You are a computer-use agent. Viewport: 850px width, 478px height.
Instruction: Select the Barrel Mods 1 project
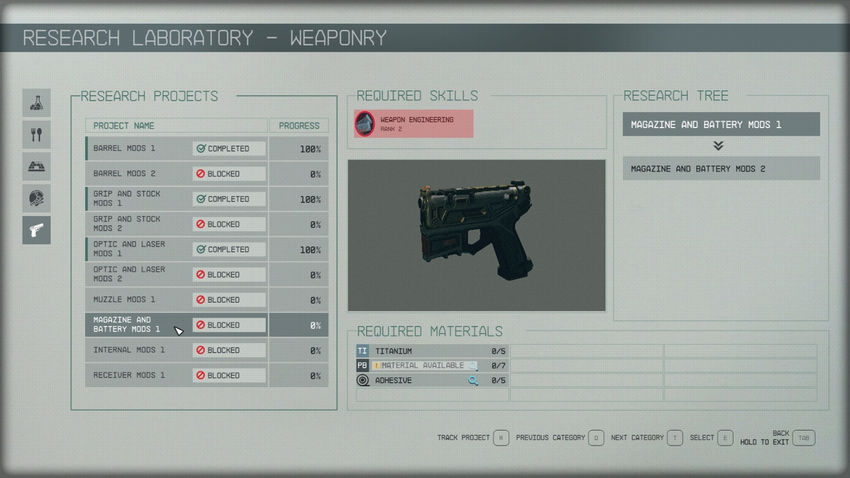coord(176,149)
